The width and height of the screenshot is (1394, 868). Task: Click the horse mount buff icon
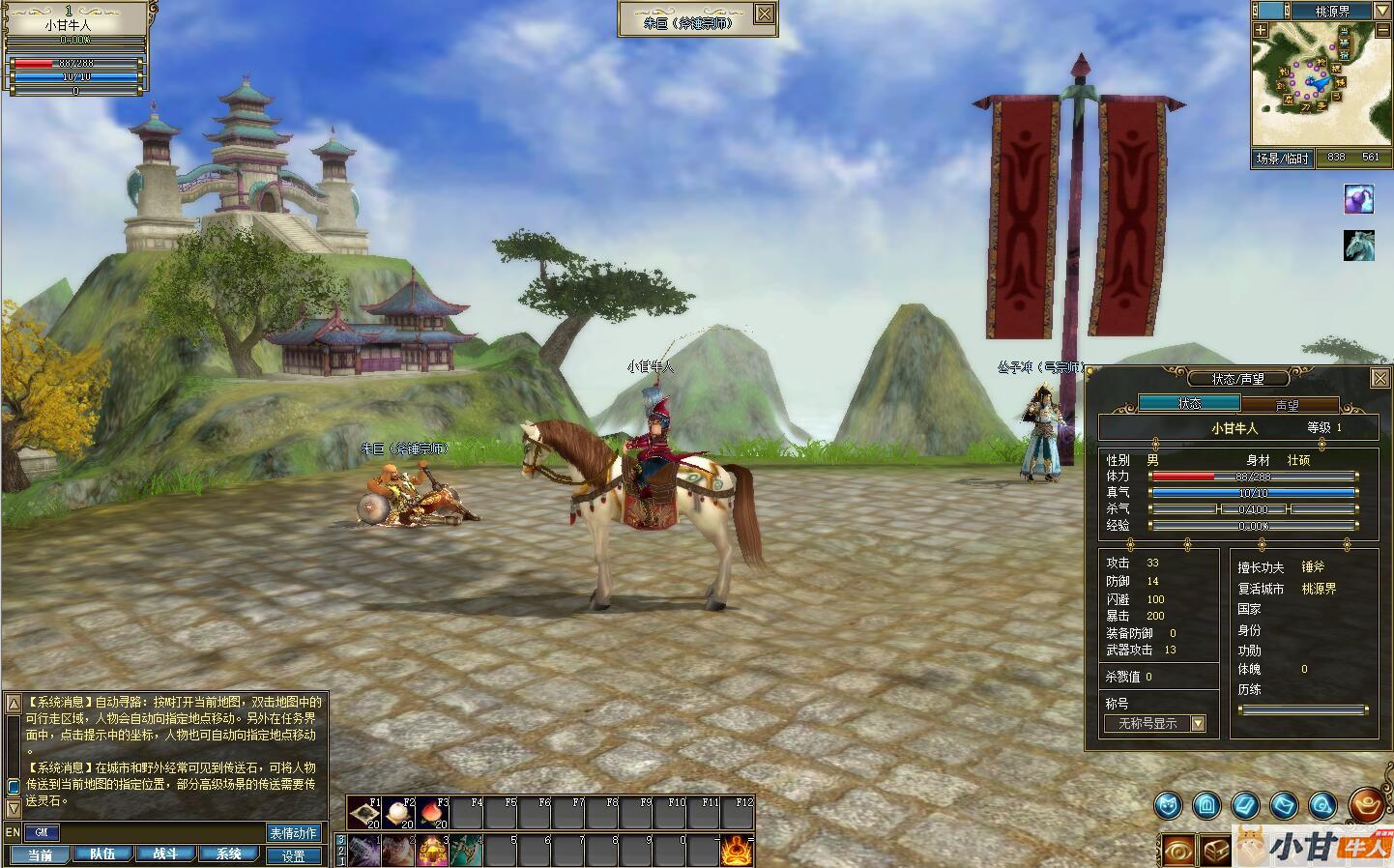coord(1359,246)
